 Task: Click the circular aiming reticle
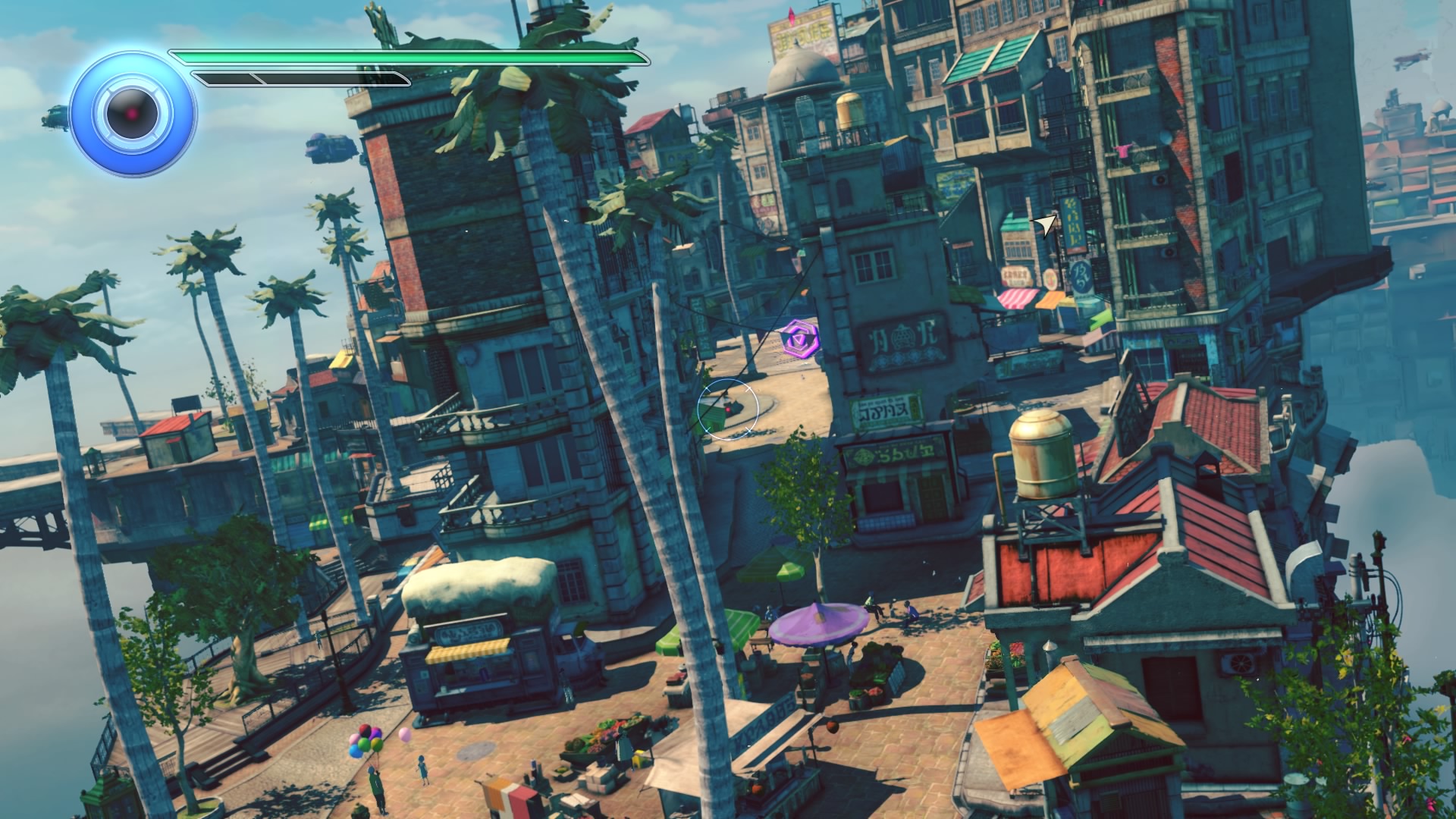click(728, 409)
